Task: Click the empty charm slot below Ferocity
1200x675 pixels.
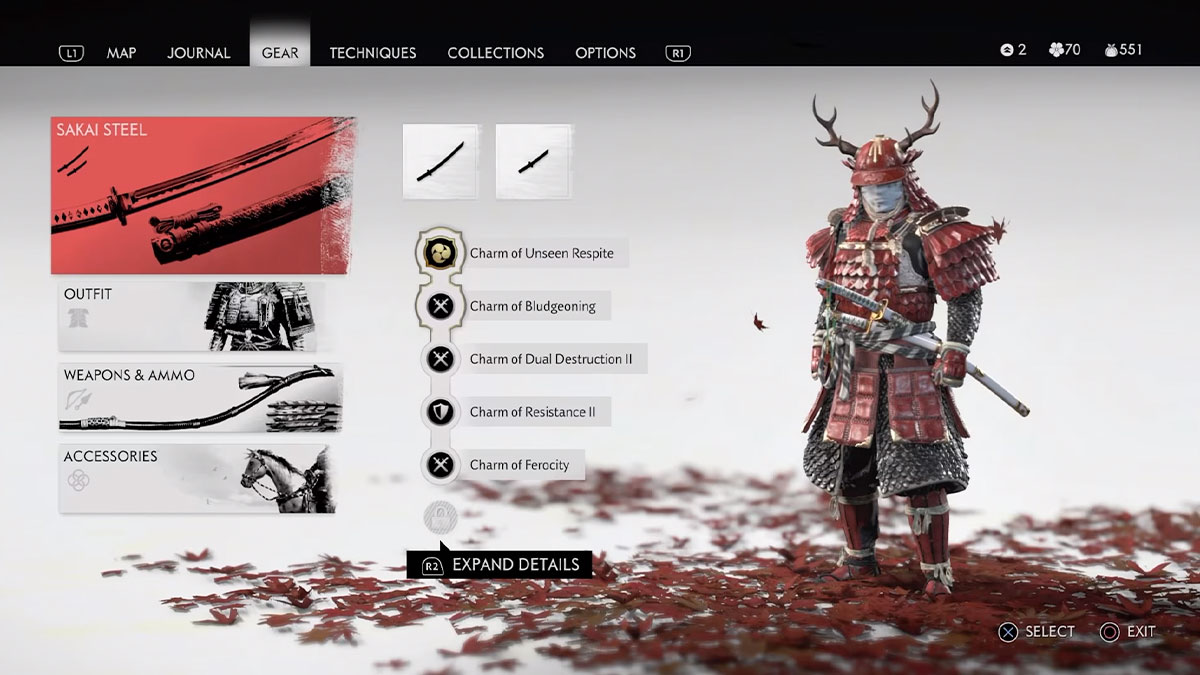Action: coord(440,517)
